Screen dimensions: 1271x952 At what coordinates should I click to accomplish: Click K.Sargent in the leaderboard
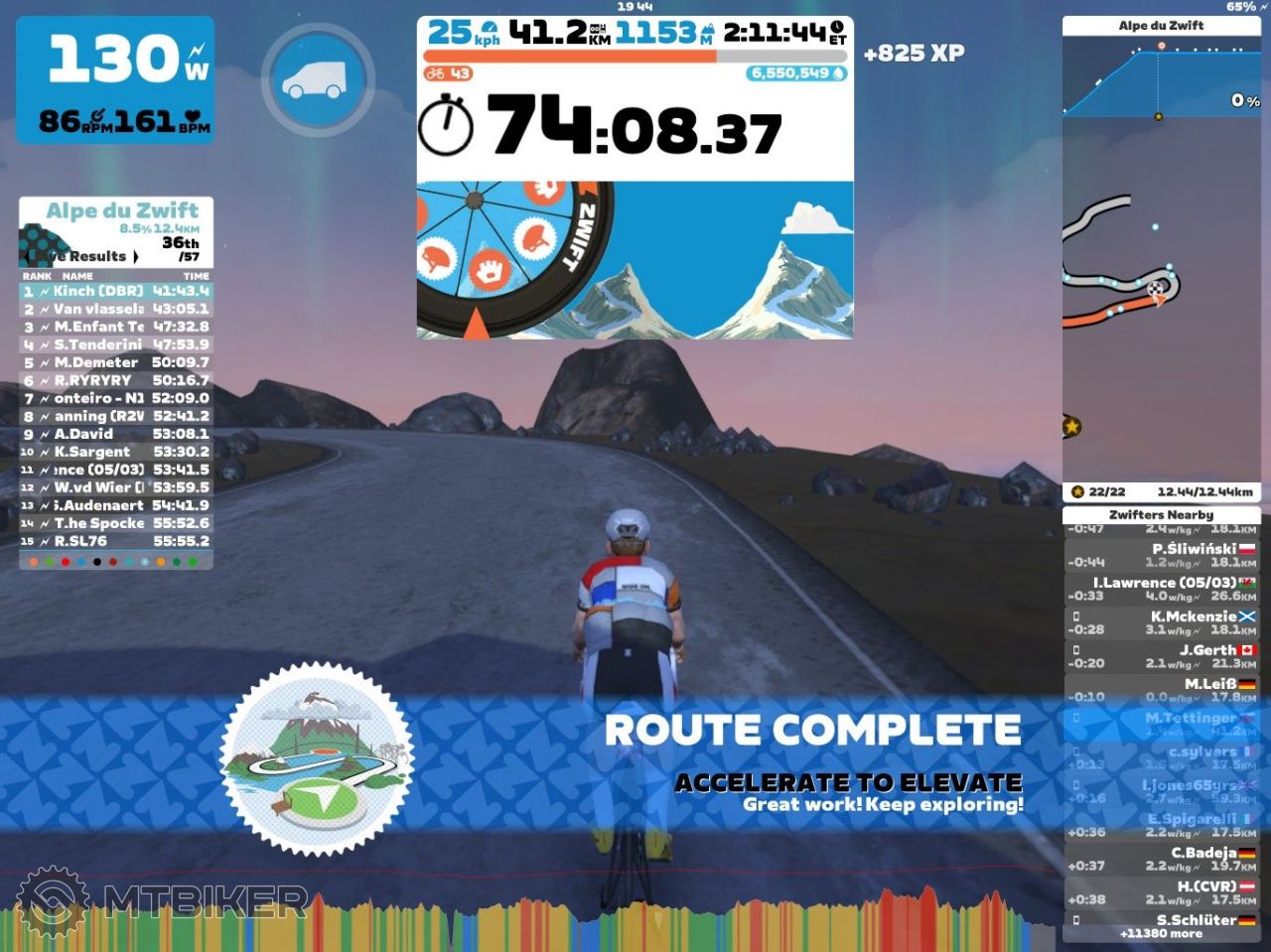click(115, 452)
